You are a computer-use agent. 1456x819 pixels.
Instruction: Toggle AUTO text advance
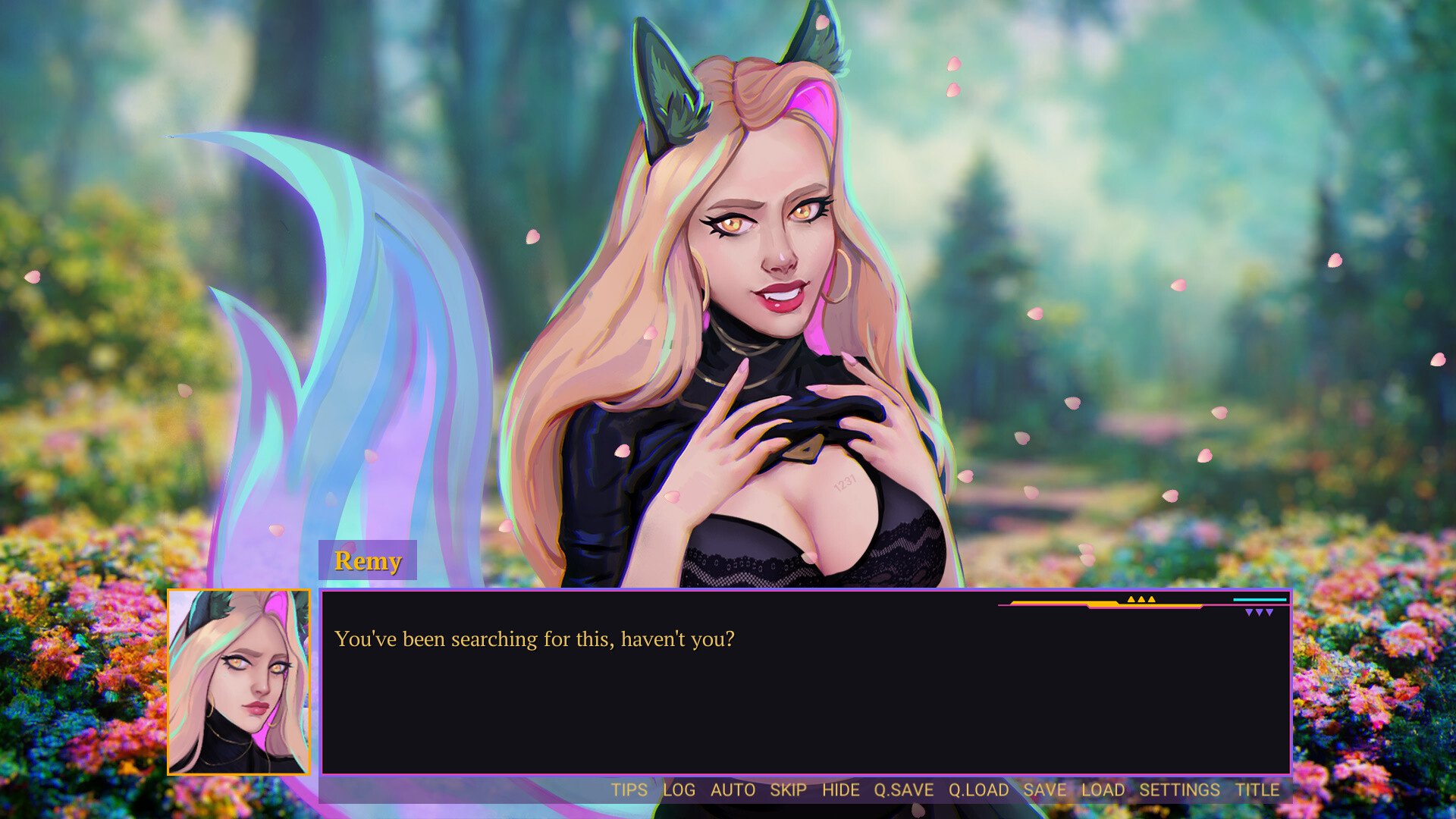point(733,790)
